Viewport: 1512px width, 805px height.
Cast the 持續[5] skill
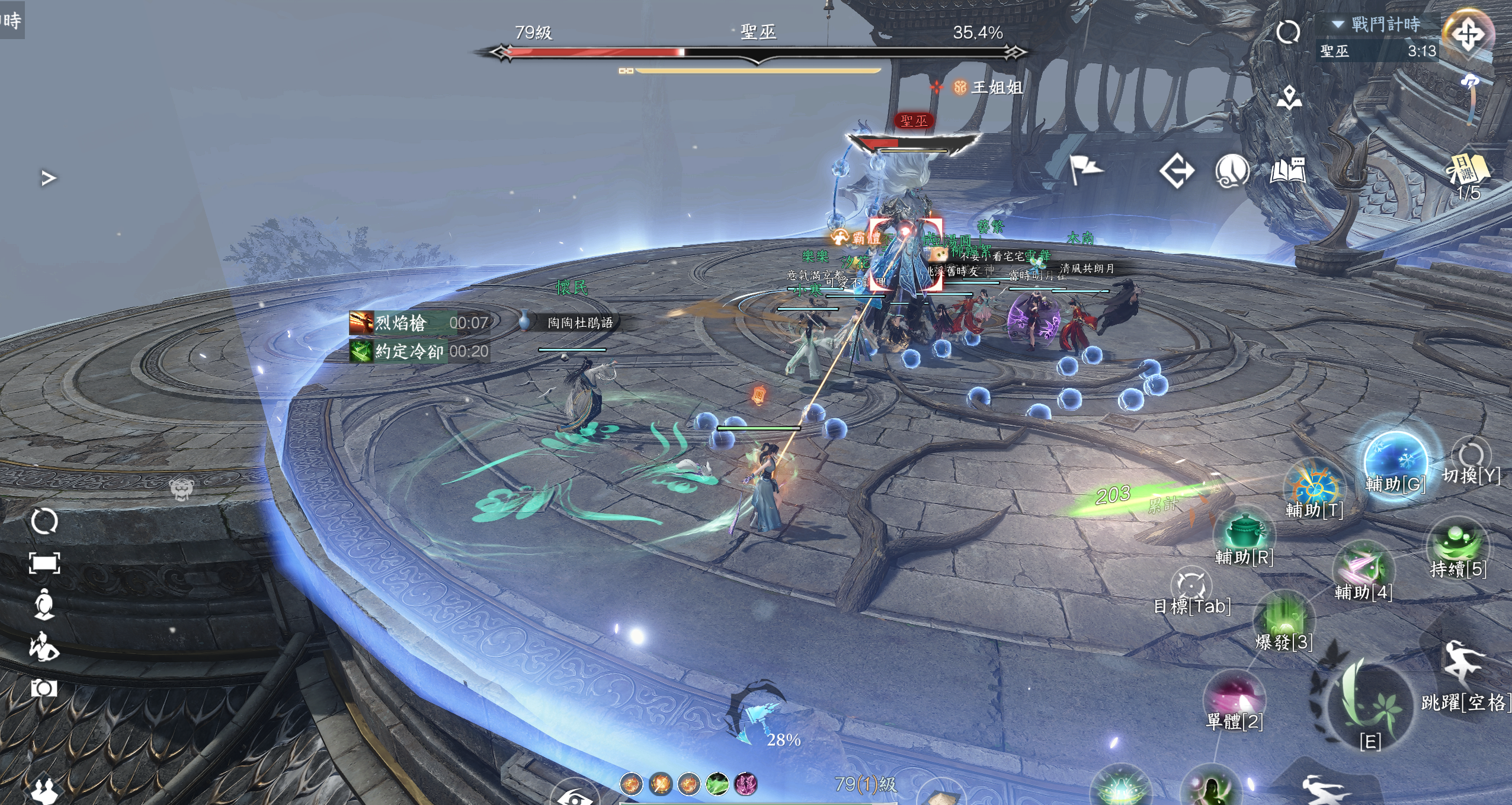[x=1457, y=544]
